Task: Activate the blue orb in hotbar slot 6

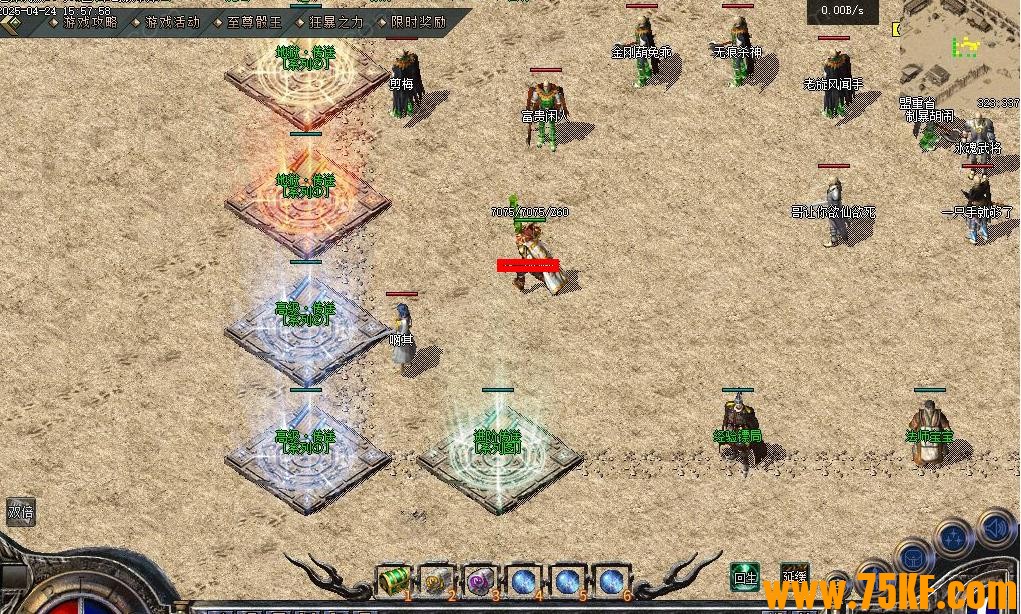Action: (610, 581)
